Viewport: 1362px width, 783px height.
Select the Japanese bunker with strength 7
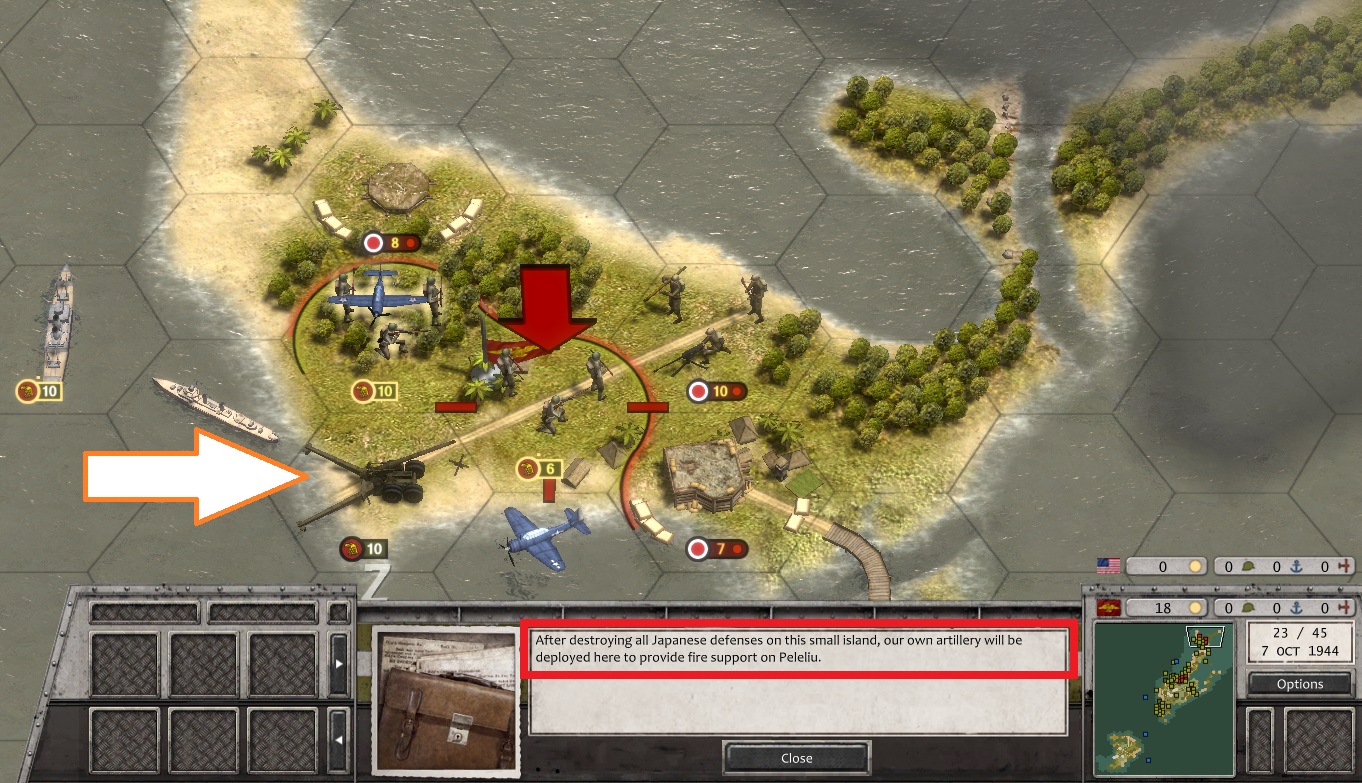[x=706, y=478]
